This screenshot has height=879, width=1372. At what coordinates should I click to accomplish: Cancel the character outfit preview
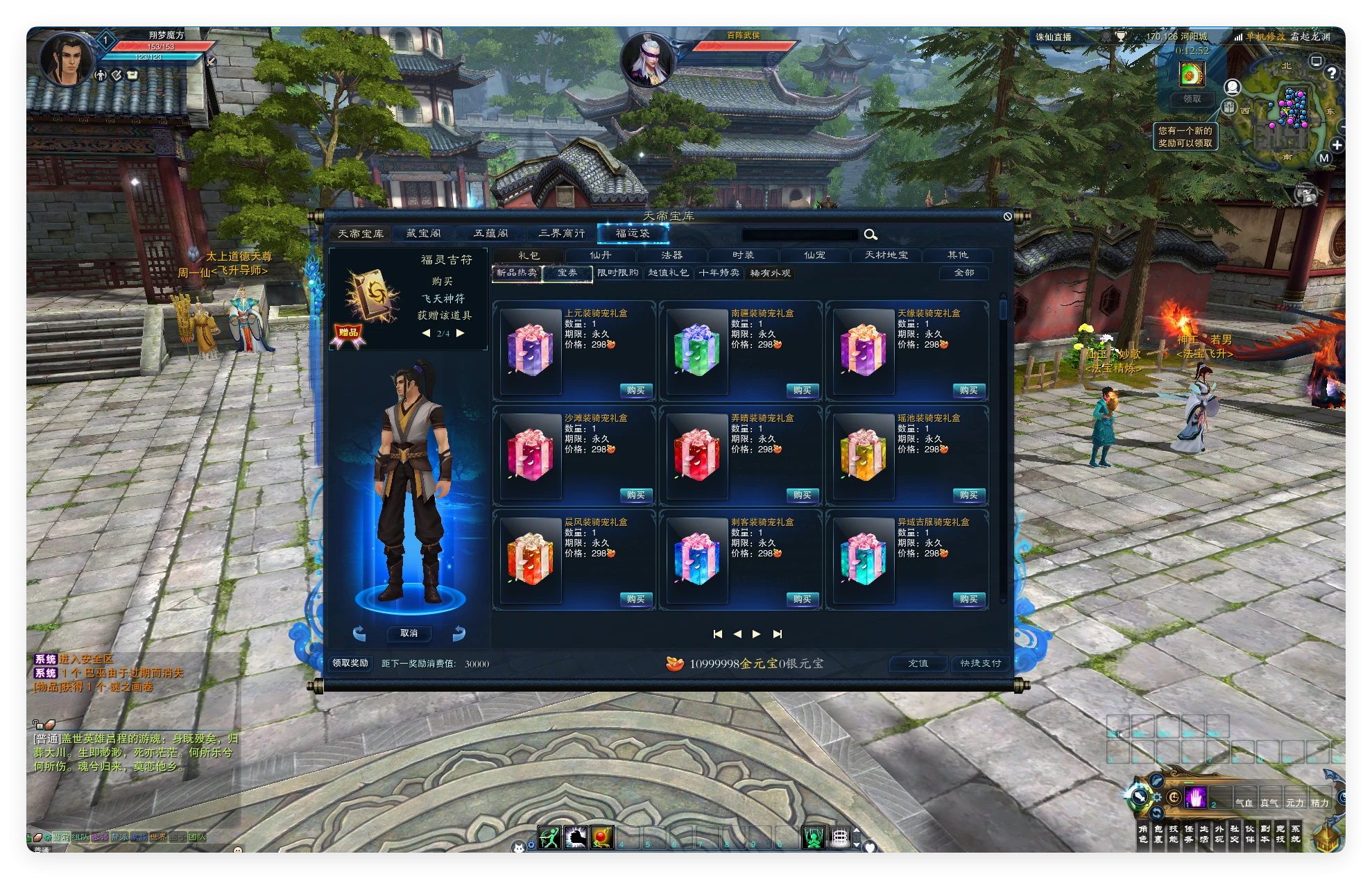(409, 633)
